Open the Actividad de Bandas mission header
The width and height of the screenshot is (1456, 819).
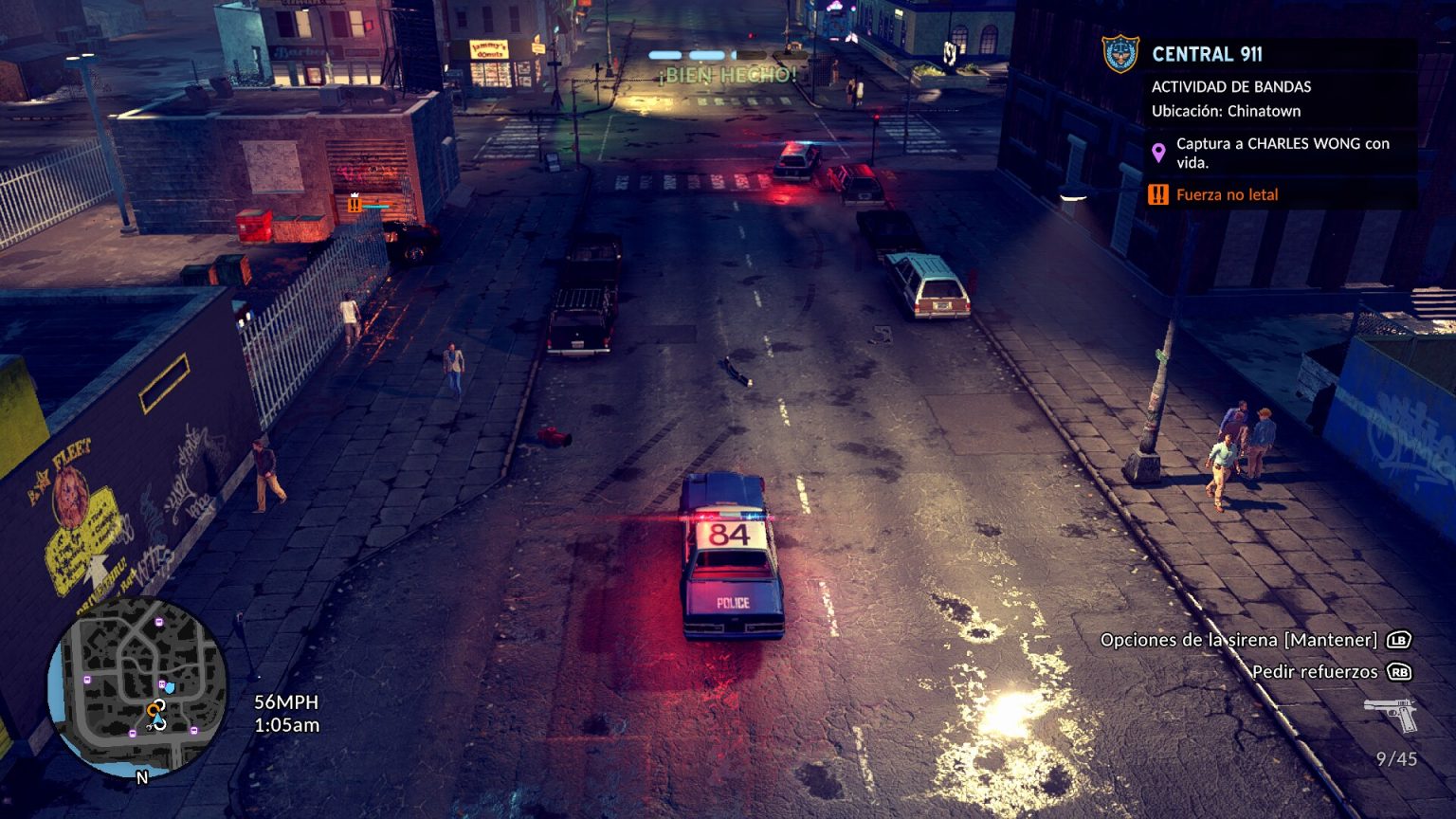(x=1229, y=87)
